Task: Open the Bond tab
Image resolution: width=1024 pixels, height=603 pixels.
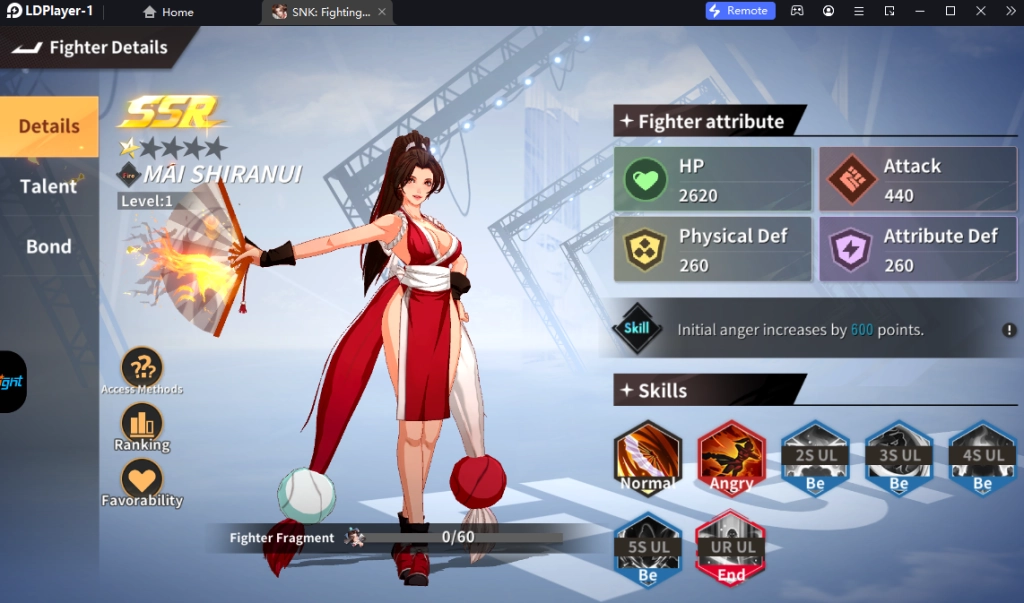Action: [x=49, y=247]
